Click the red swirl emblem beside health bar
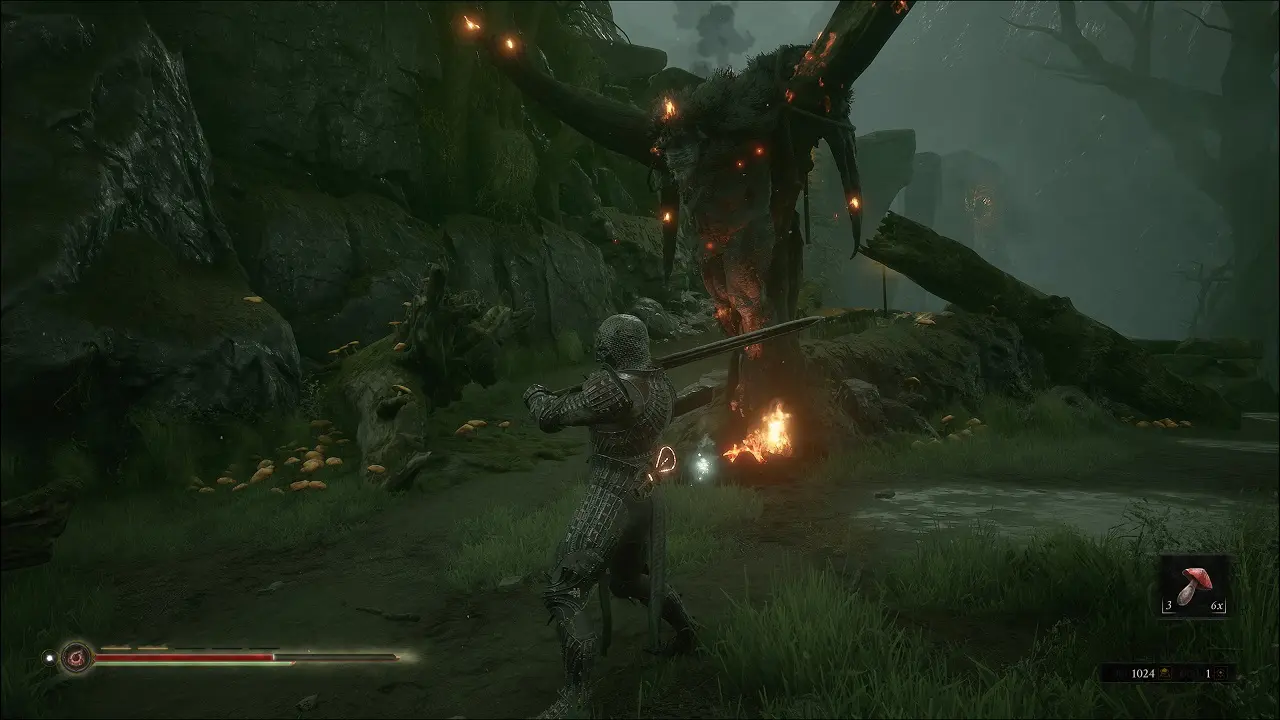The height and width of the screenshot is (720, 1280). pyautogui.click(x=75, y=657)
